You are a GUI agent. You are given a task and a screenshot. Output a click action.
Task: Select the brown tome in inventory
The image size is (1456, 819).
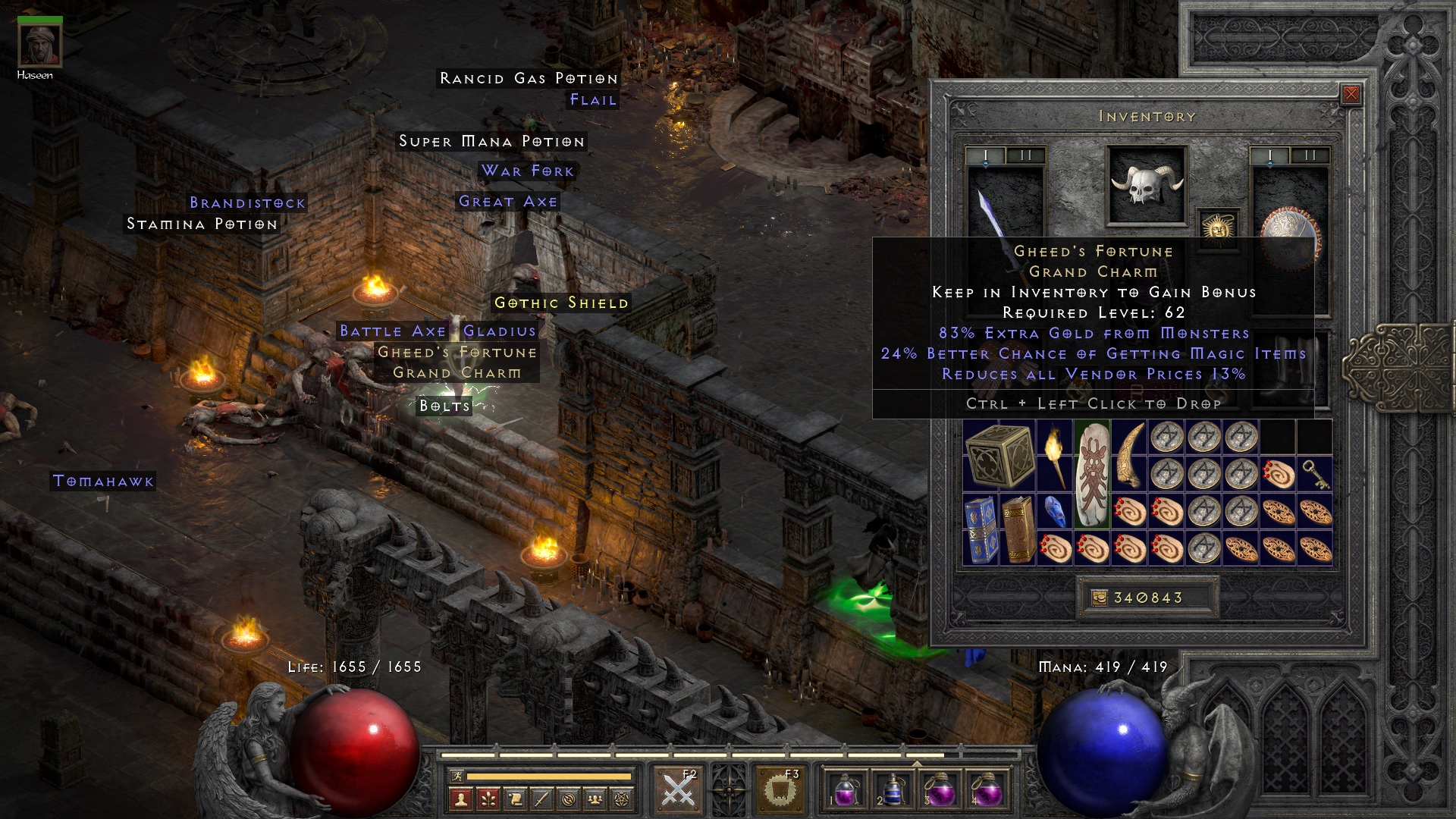coord(1018,529)
